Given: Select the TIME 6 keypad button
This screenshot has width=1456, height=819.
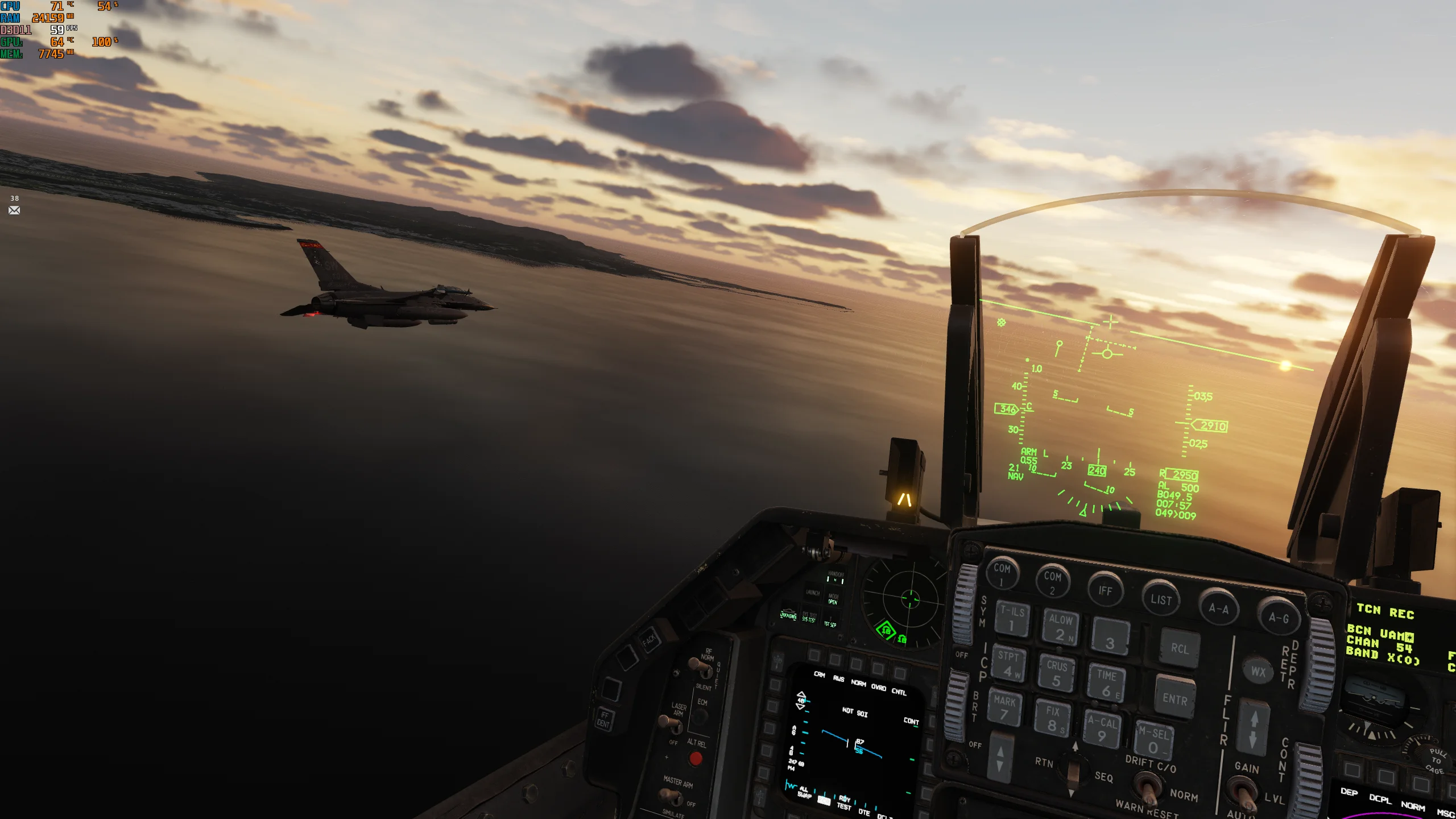Looking at the screenshot, I should click(x=1106, y=682).
